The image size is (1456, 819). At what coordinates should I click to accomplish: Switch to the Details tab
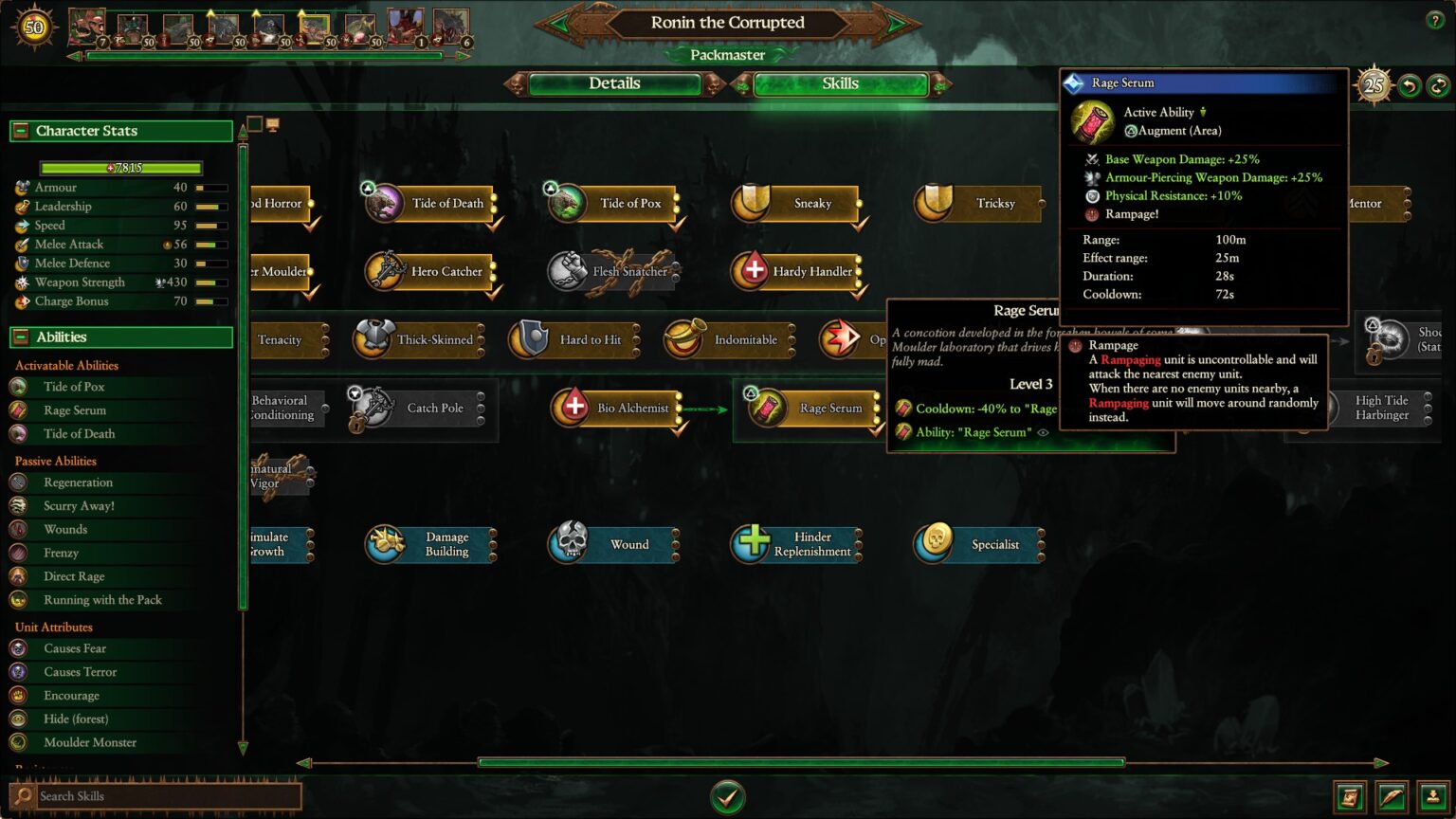tap(614, 83)
